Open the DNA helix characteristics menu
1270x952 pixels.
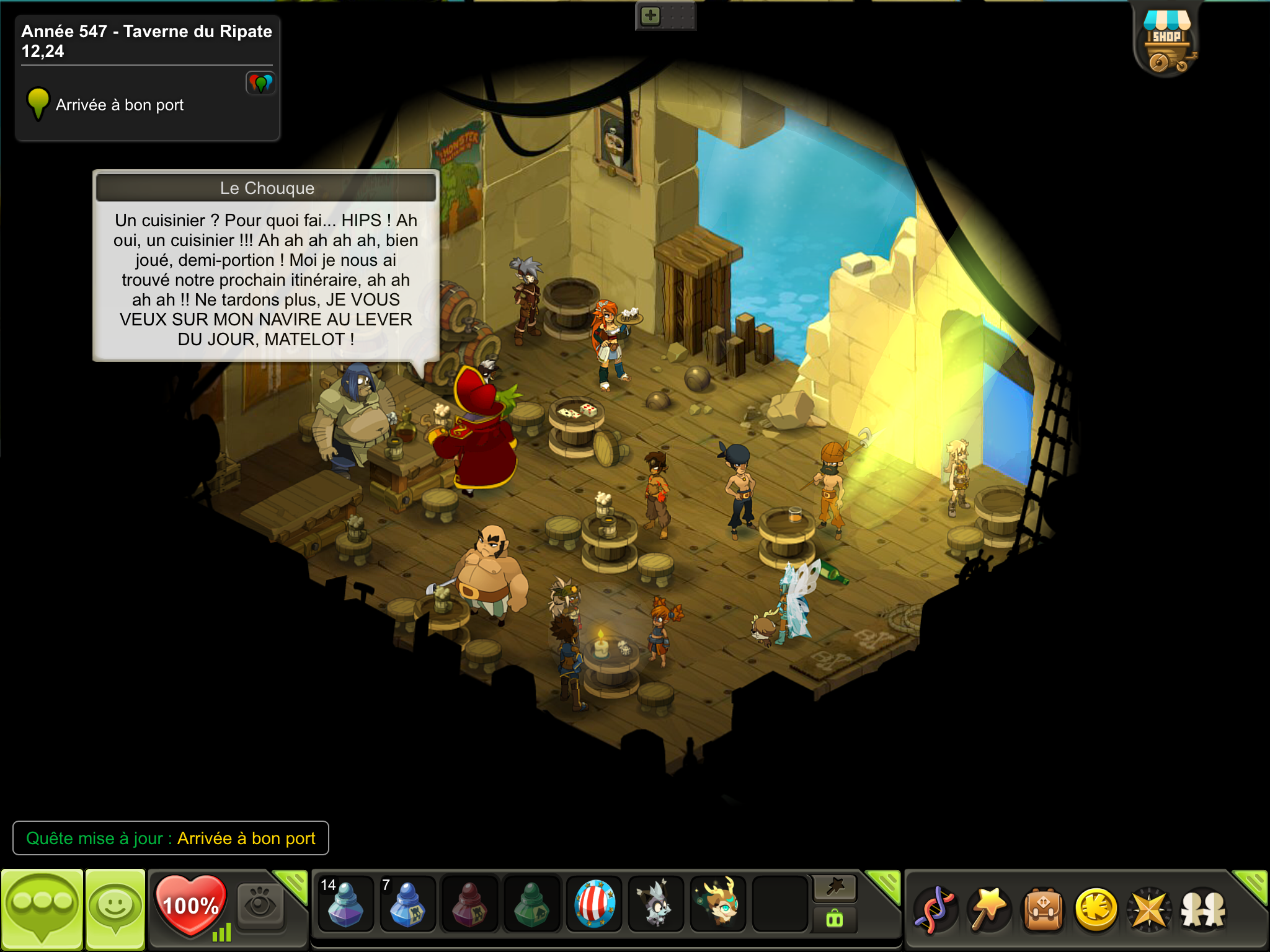coord(935,910)
